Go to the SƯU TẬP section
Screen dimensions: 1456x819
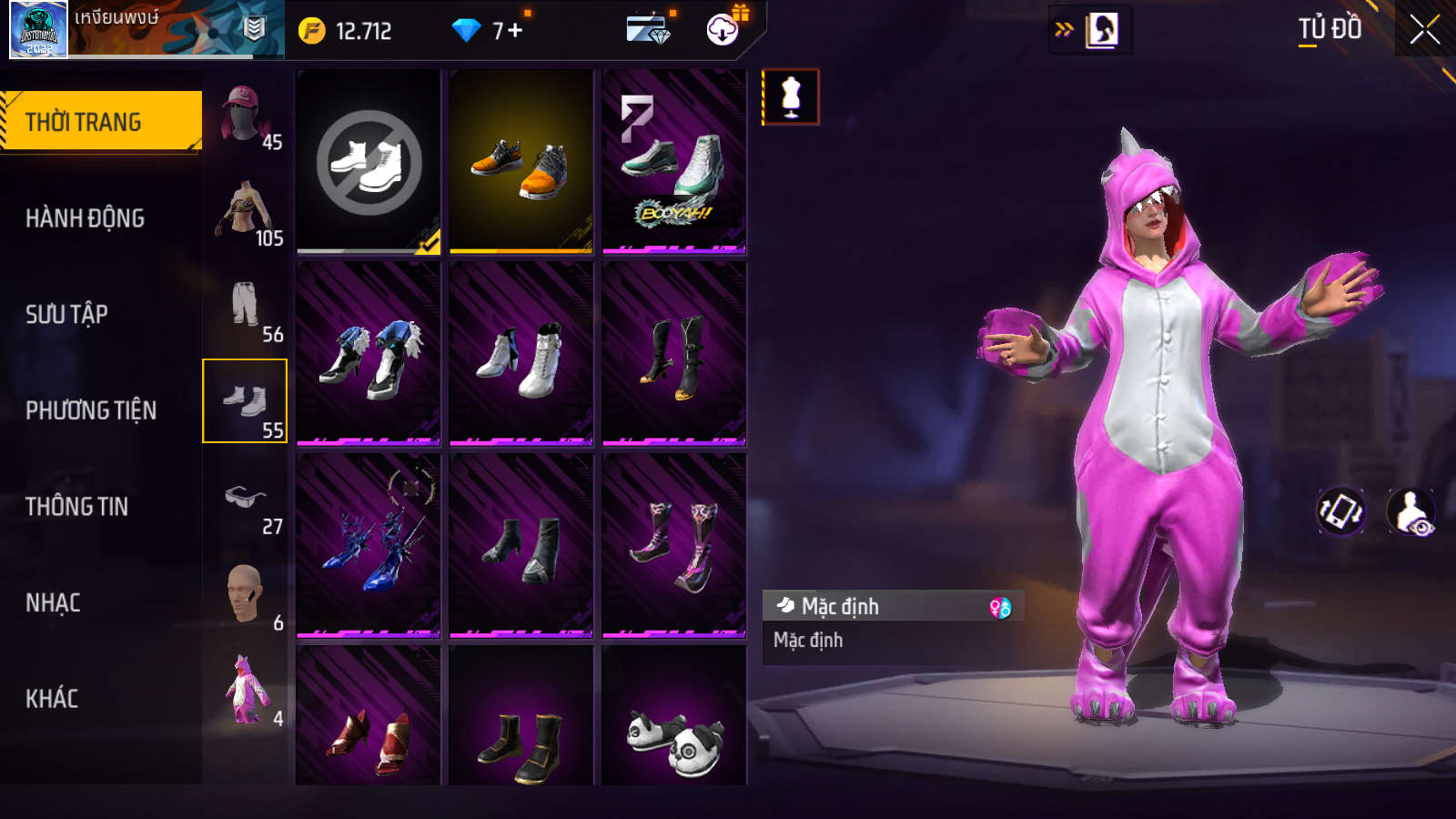[x=66, y=314]
